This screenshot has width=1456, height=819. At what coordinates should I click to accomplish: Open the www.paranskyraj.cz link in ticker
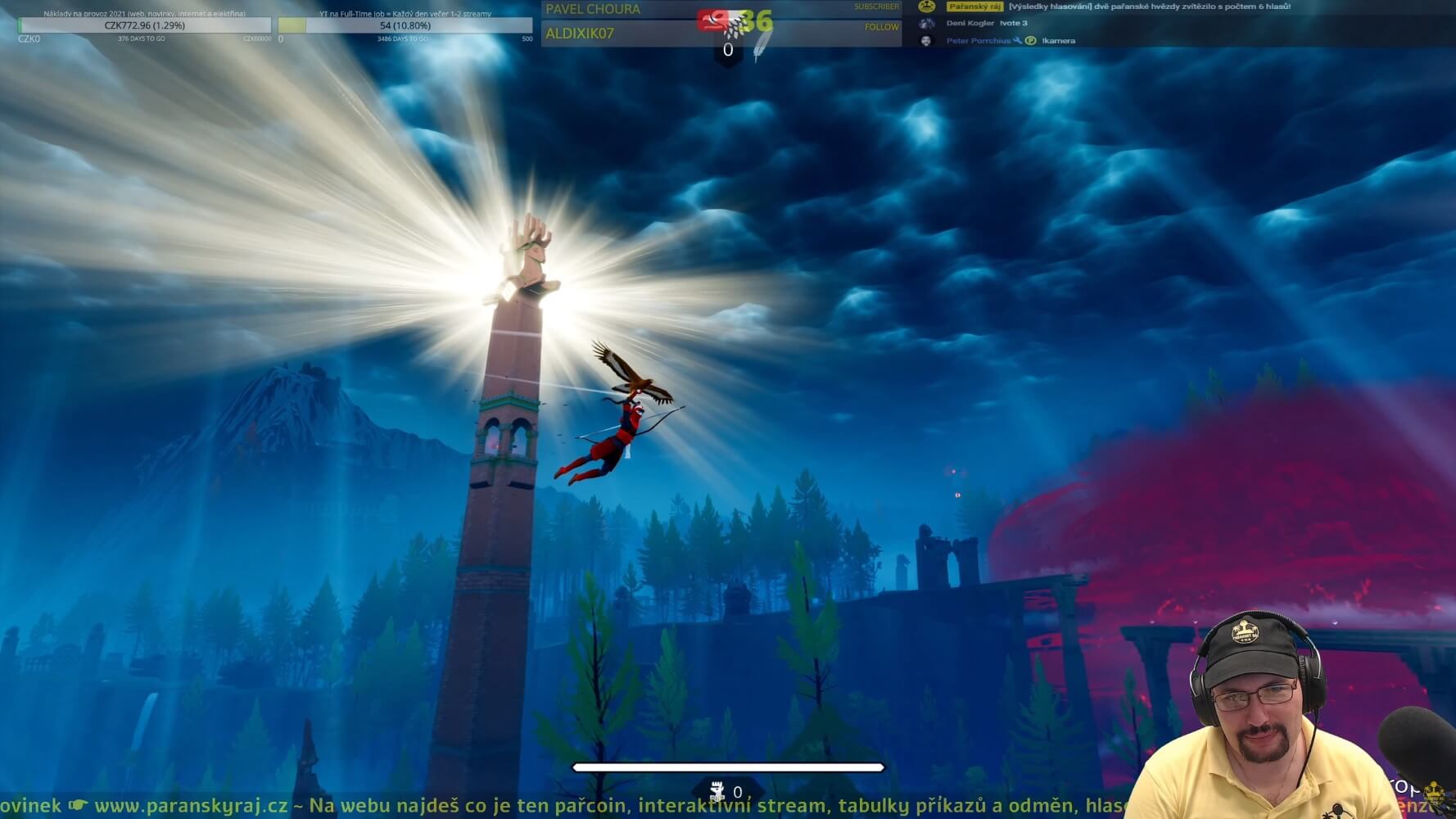tap(191, 806)
